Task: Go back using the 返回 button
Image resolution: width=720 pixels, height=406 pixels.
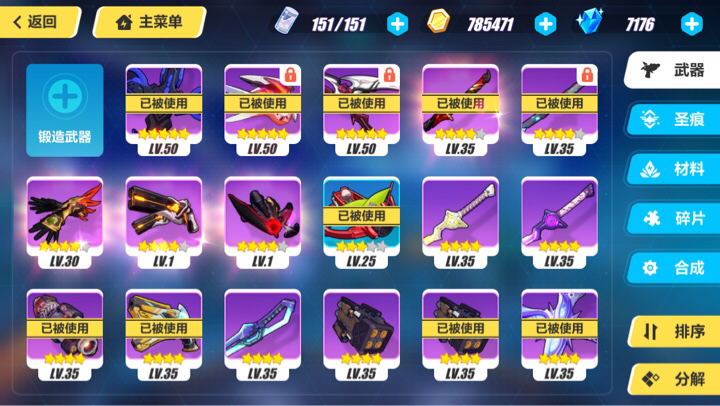Action: click(x=36, y=22)
